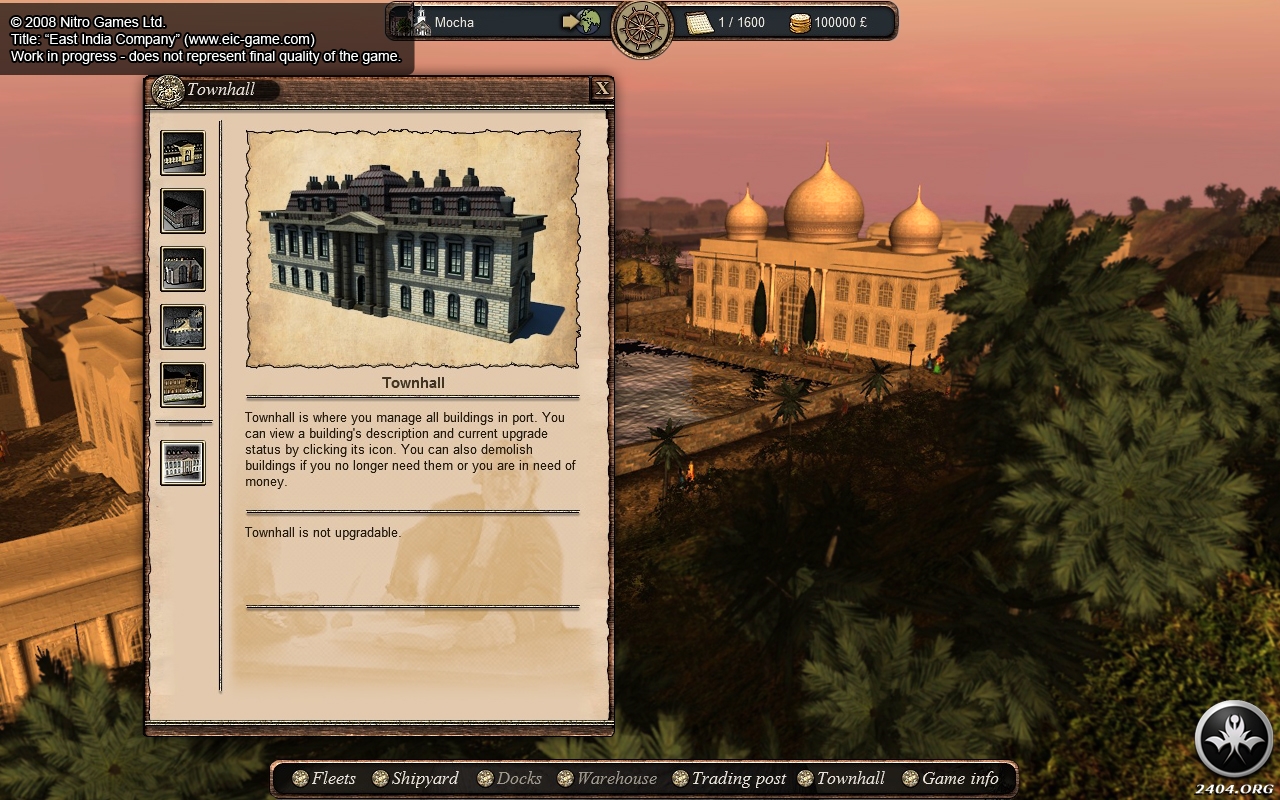Select the brown mansion with garden icon

(x=183, y=385)
